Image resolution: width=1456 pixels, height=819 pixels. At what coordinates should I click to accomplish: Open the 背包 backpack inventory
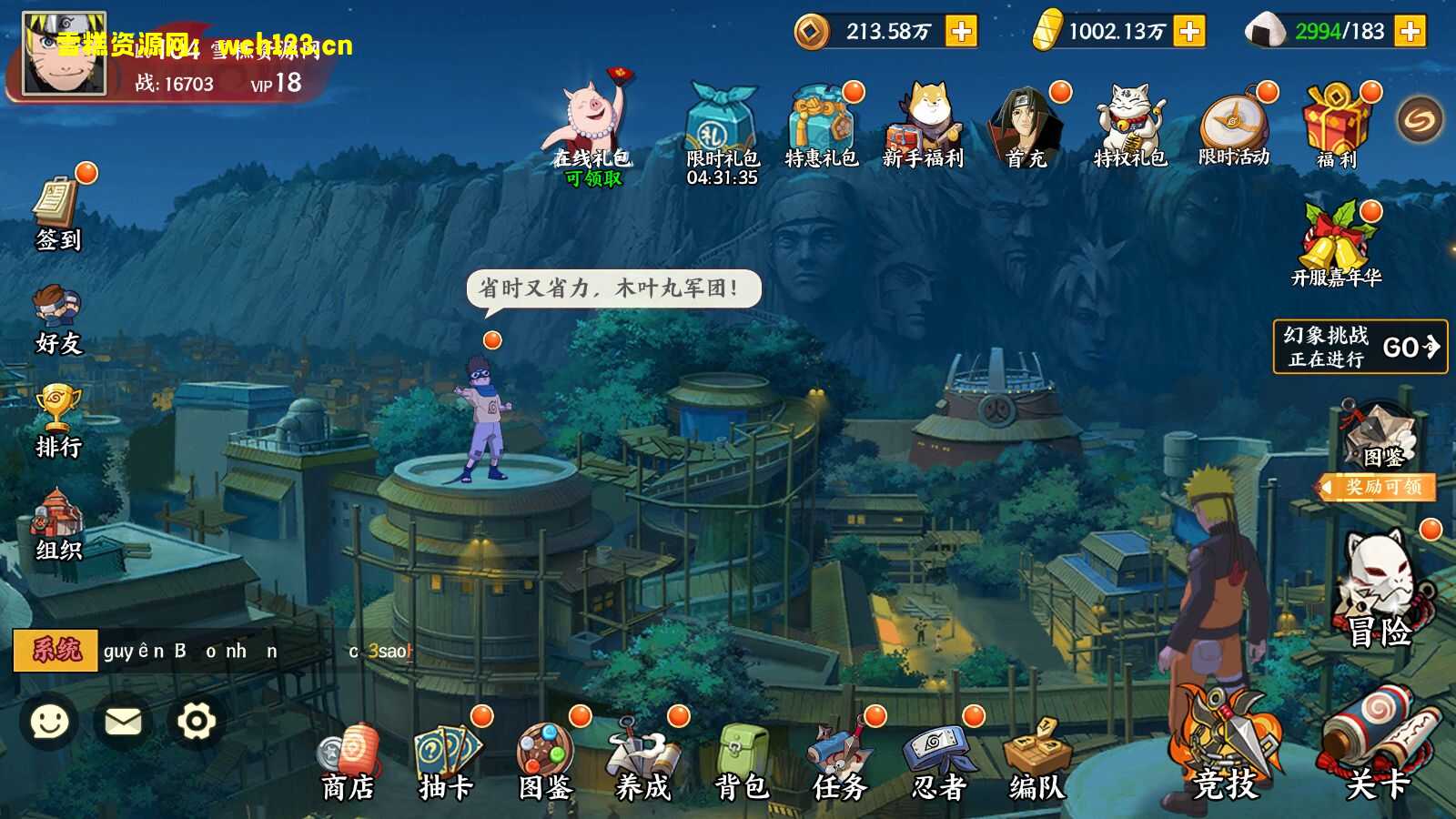[742, 763]
